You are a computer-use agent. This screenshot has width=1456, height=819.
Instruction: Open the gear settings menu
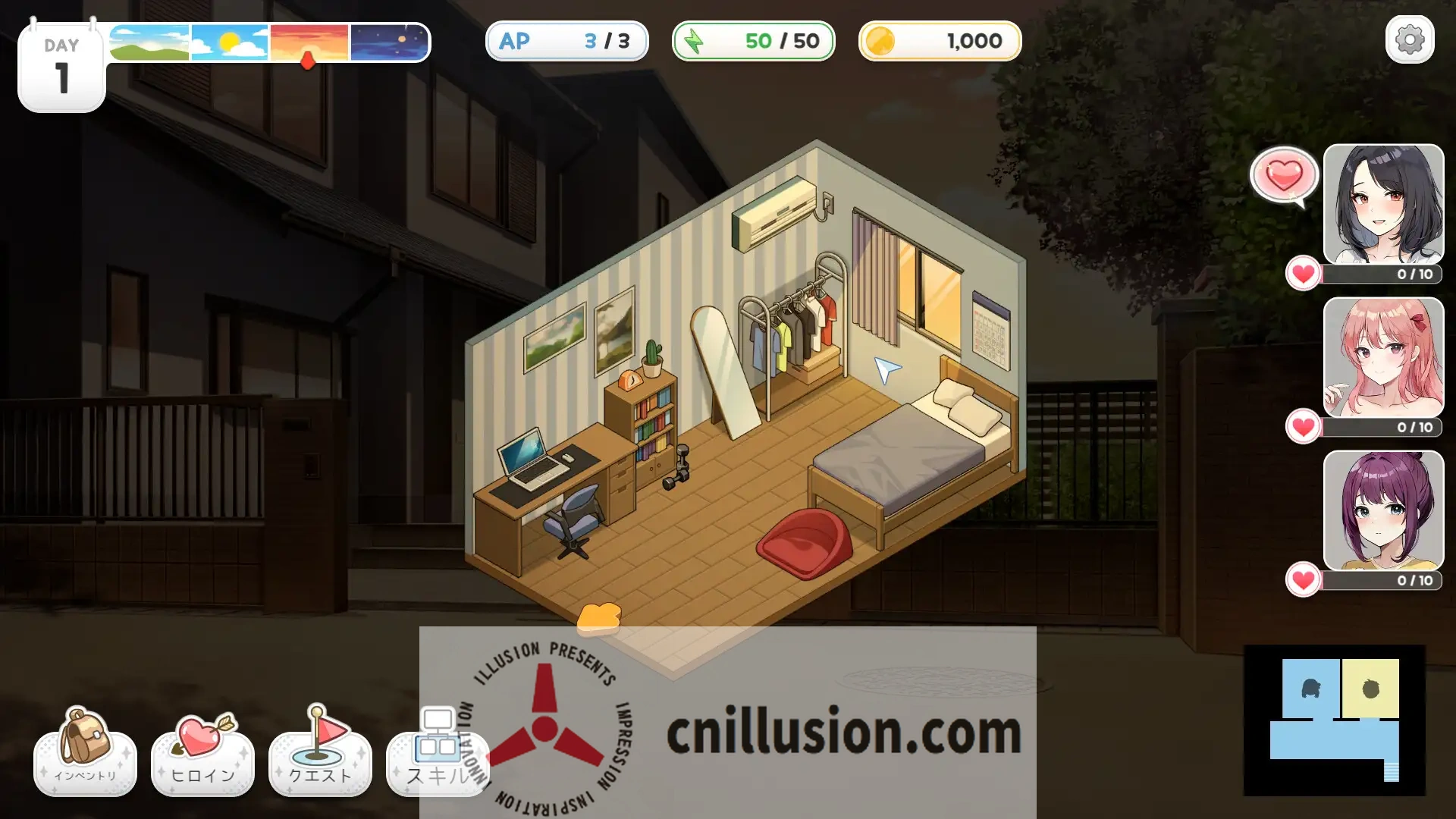pos(1409,39)
